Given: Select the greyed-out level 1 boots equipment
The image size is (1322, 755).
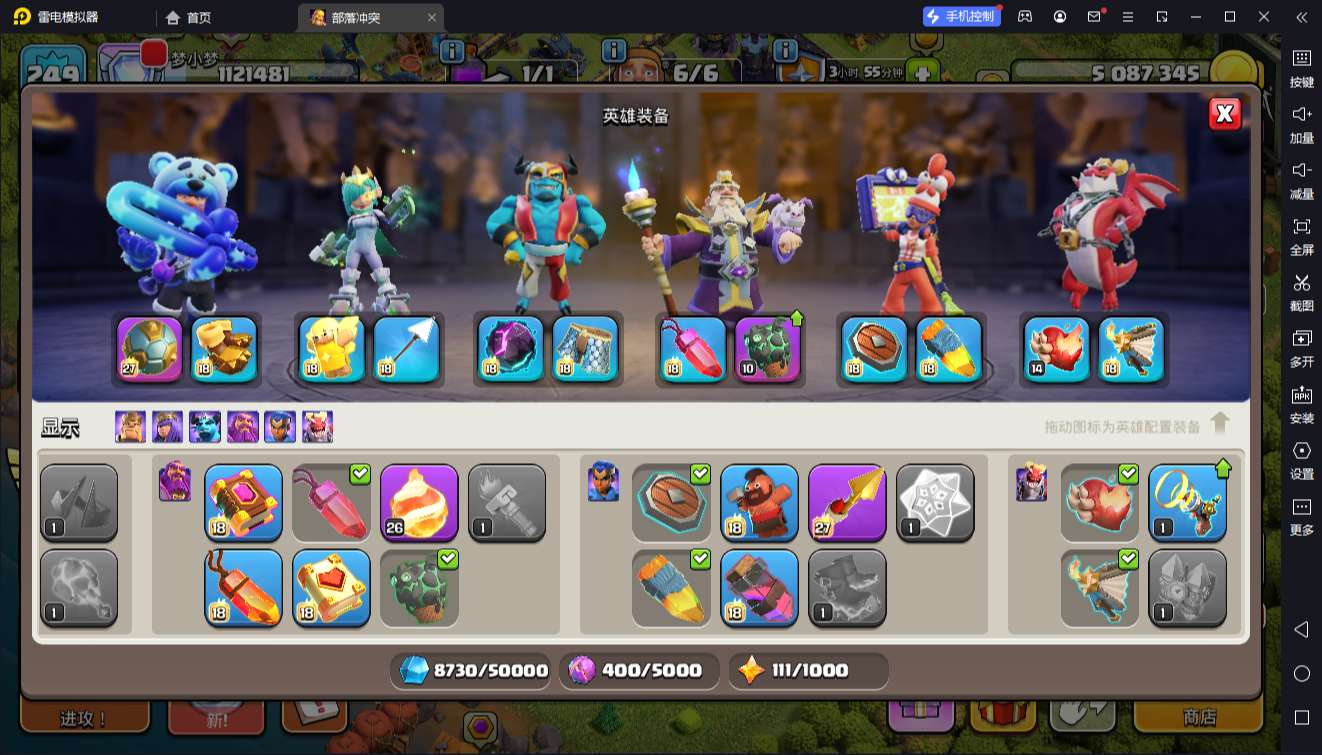Looking at the screenshot, I should (x=847, y=588).
